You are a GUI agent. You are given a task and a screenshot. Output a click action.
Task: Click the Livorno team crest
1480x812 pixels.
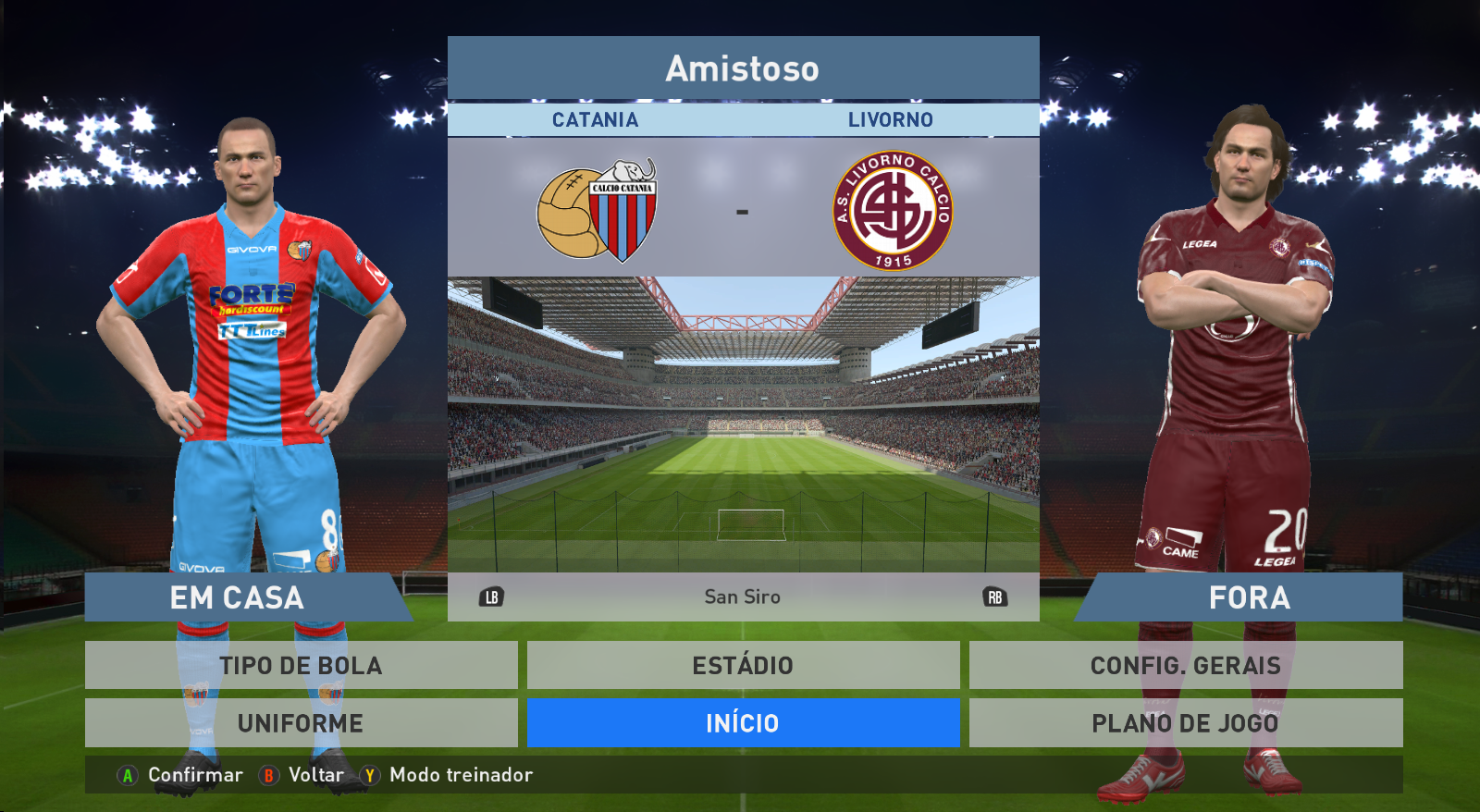(x=893, y=211)
